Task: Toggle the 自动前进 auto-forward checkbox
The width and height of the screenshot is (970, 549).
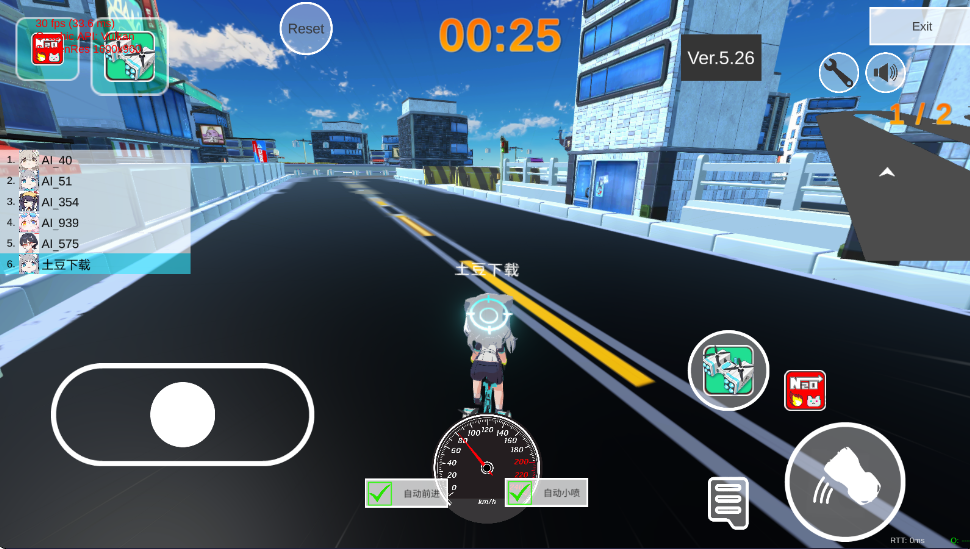Action: [x=380, y=493]
